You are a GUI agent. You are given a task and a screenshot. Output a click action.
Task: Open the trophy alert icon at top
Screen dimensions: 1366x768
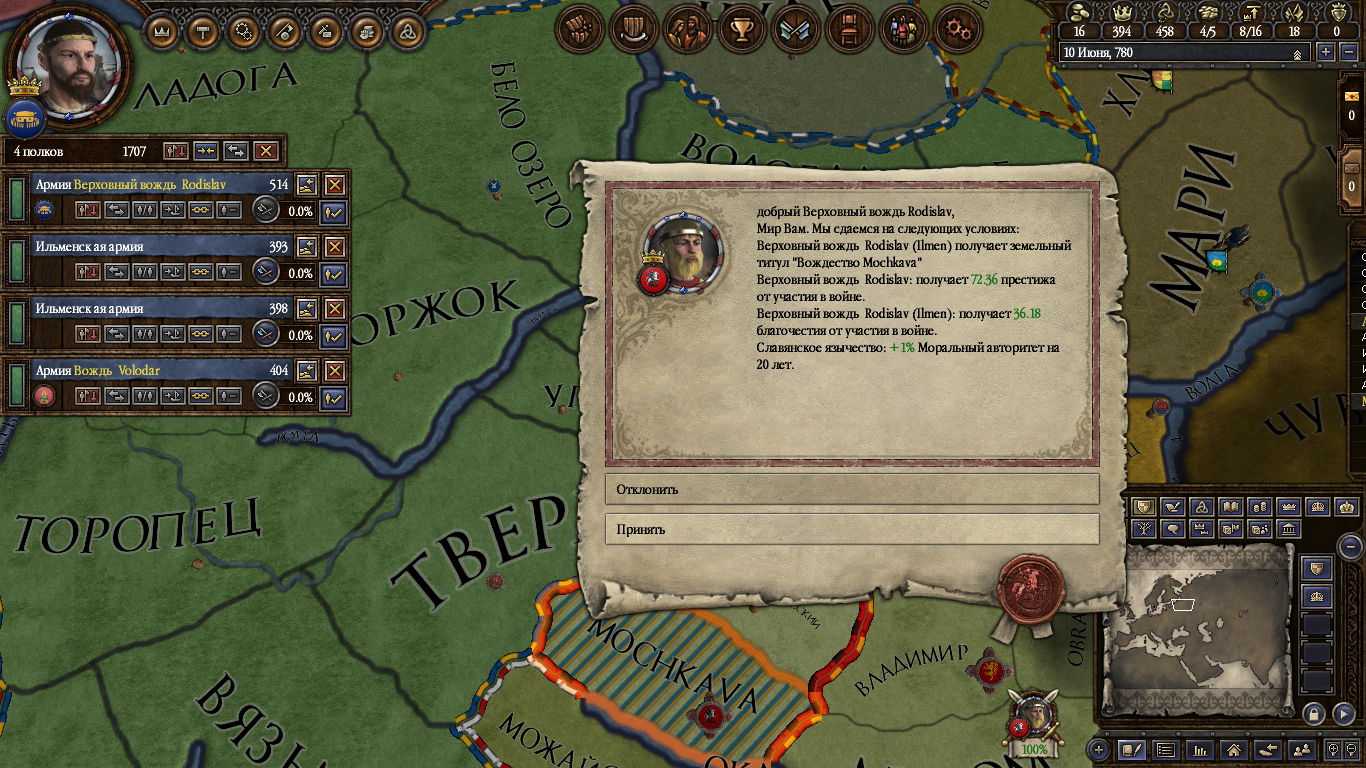pos(741,31)
